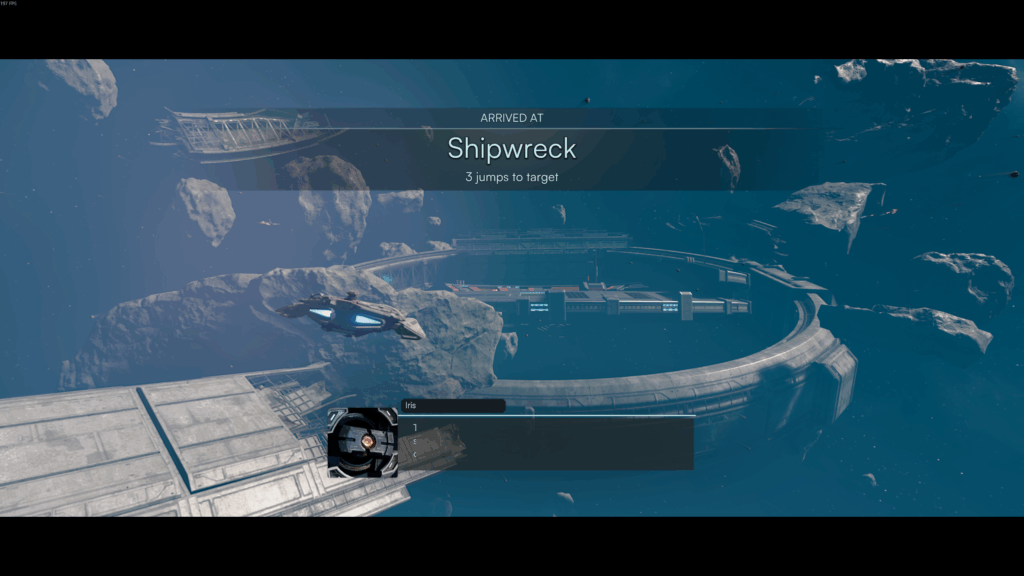This screenshot has width=1024, height=576.
Task: Click Iris's portrait in the dialogue box
Action: tap(363, 442)
